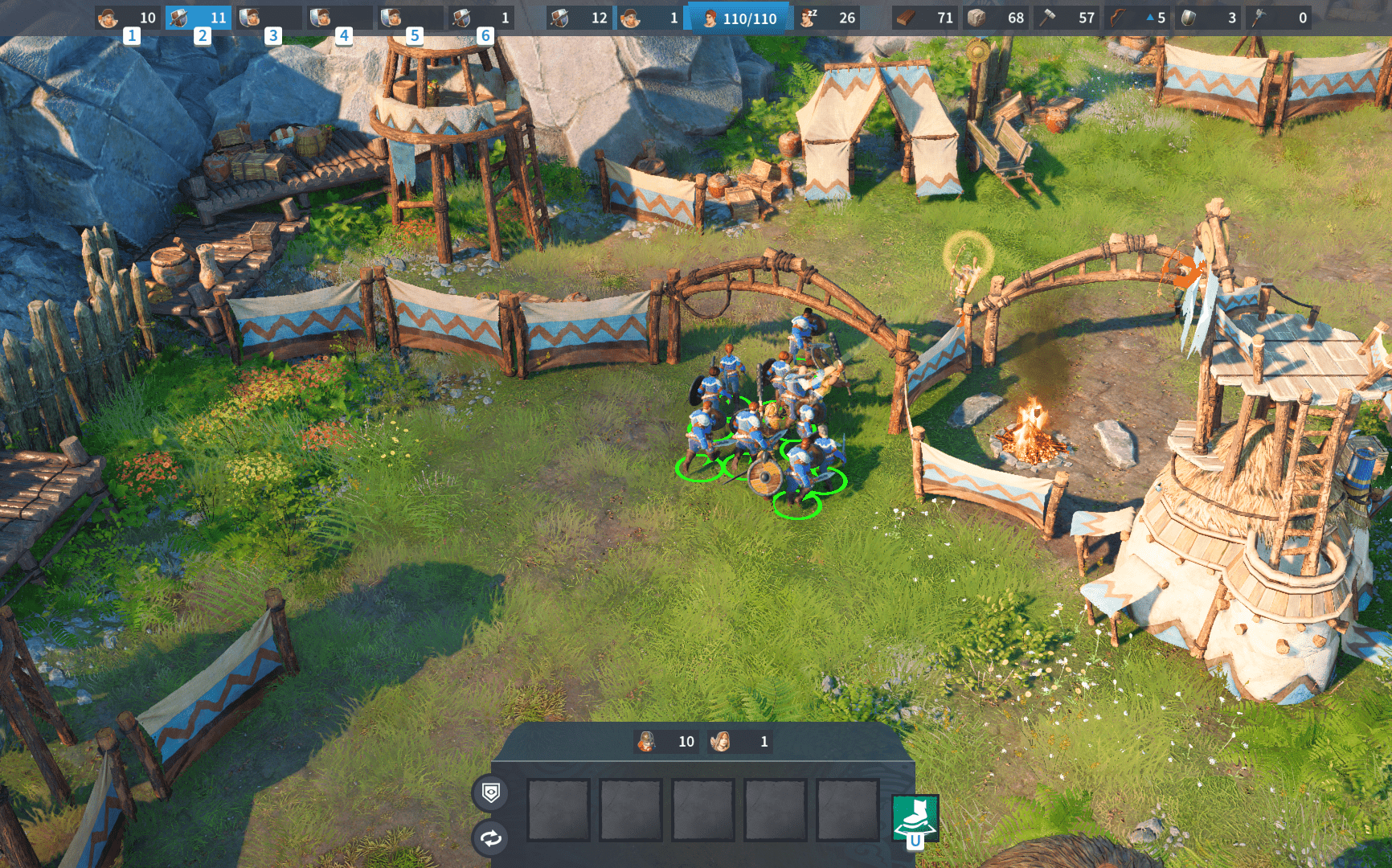Select highlighted control group 2 with 11 units

pos(199,18)
